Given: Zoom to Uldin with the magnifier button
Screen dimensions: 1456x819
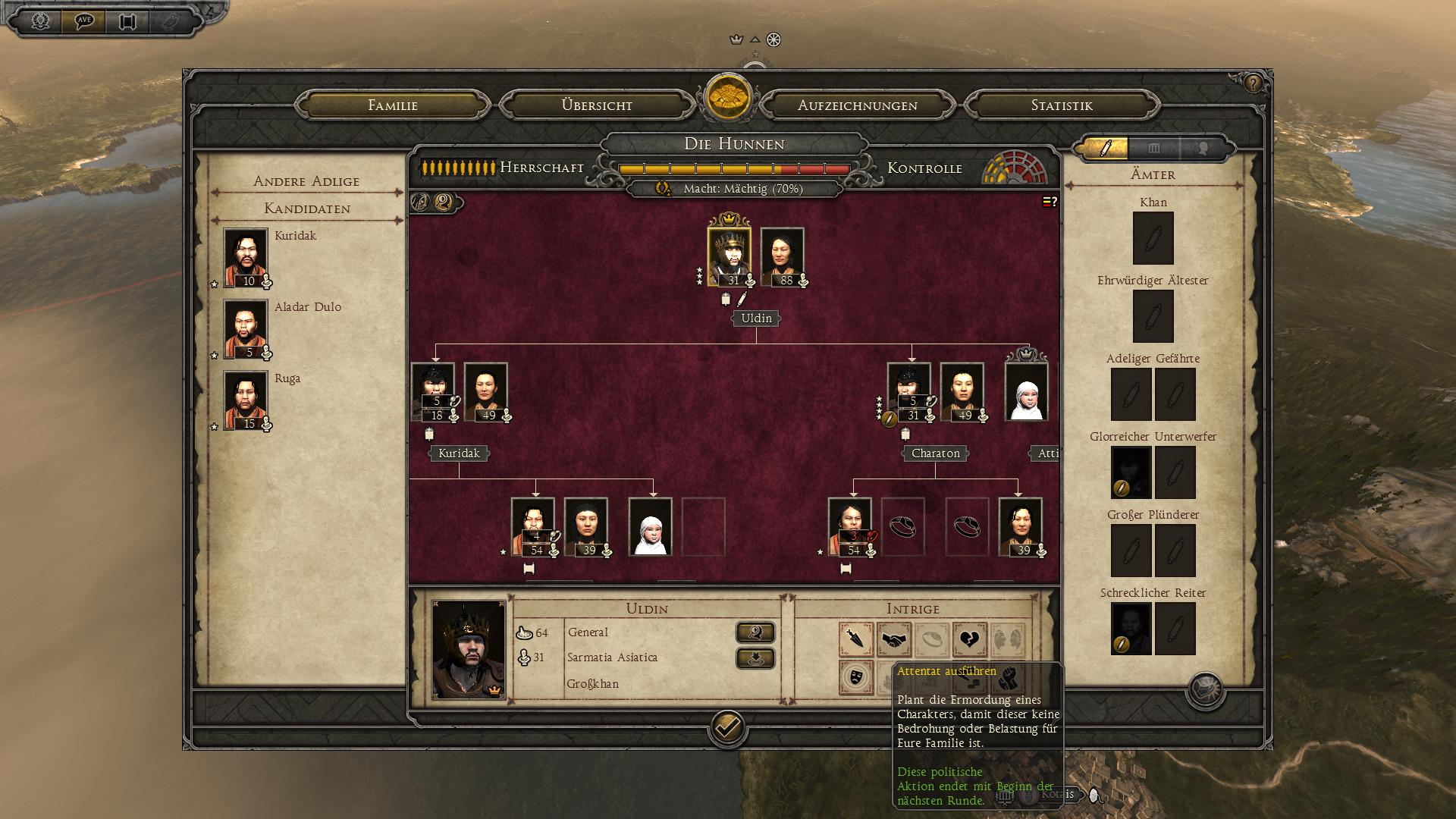Looking at the screenshot, I should [x=755, y=632].
